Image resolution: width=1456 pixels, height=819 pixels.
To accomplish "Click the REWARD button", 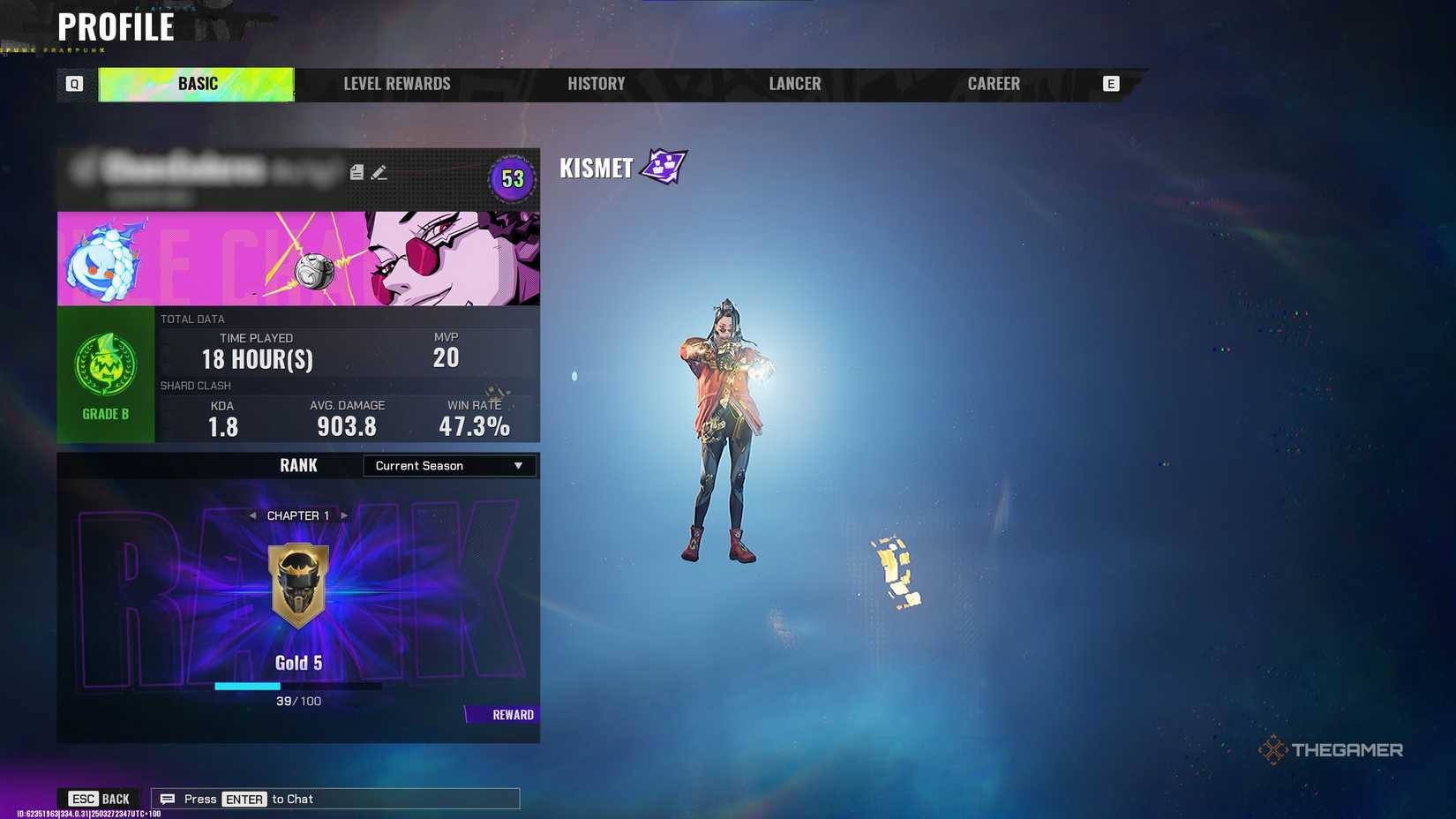I will (511, 714).
